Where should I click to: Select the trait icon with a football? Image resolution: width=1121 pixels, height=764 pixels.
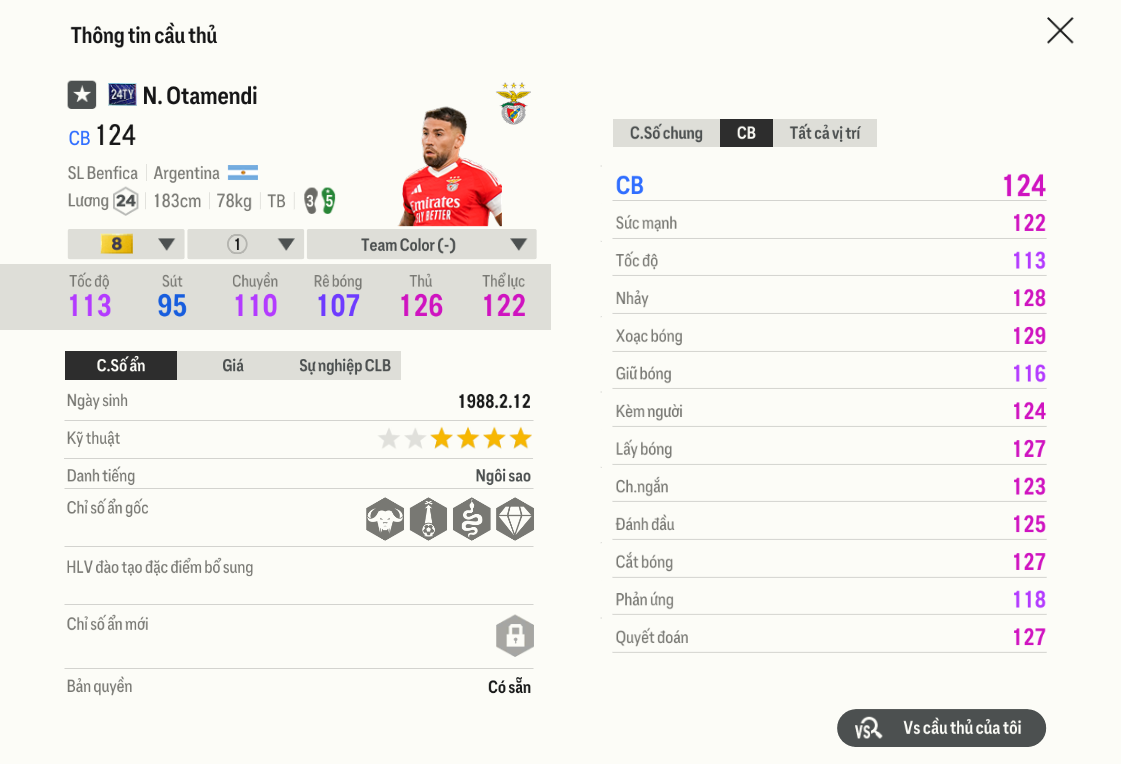point(428,519)
